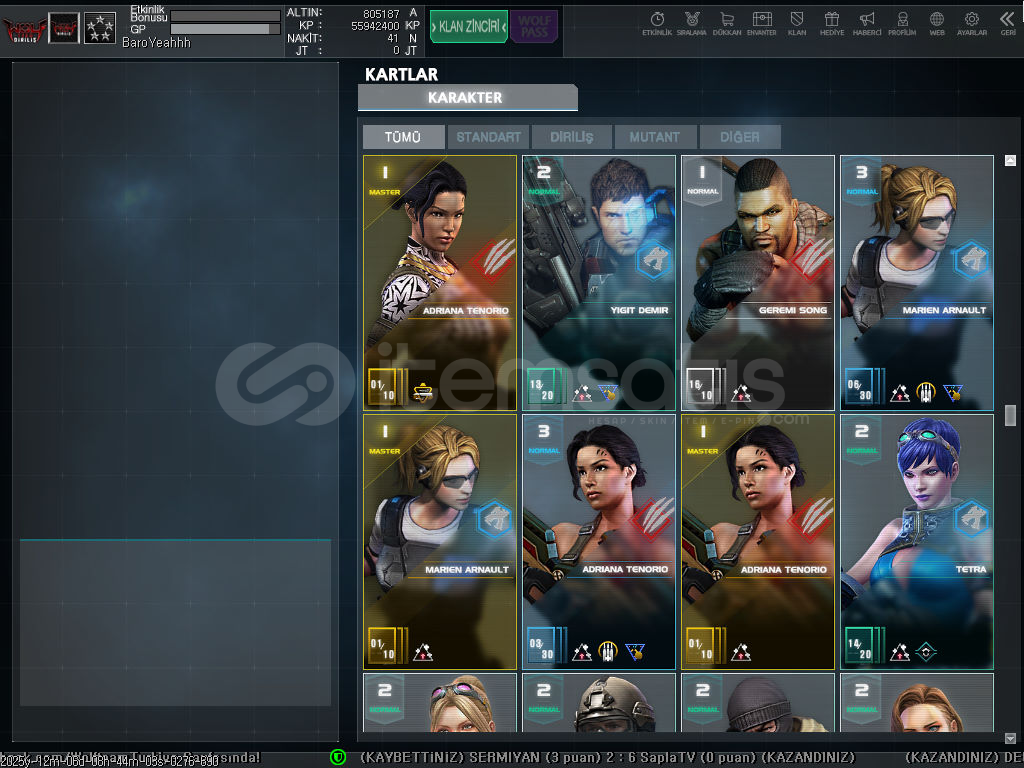
Task: Open the Wolf Pass
Action: point(534,27)
